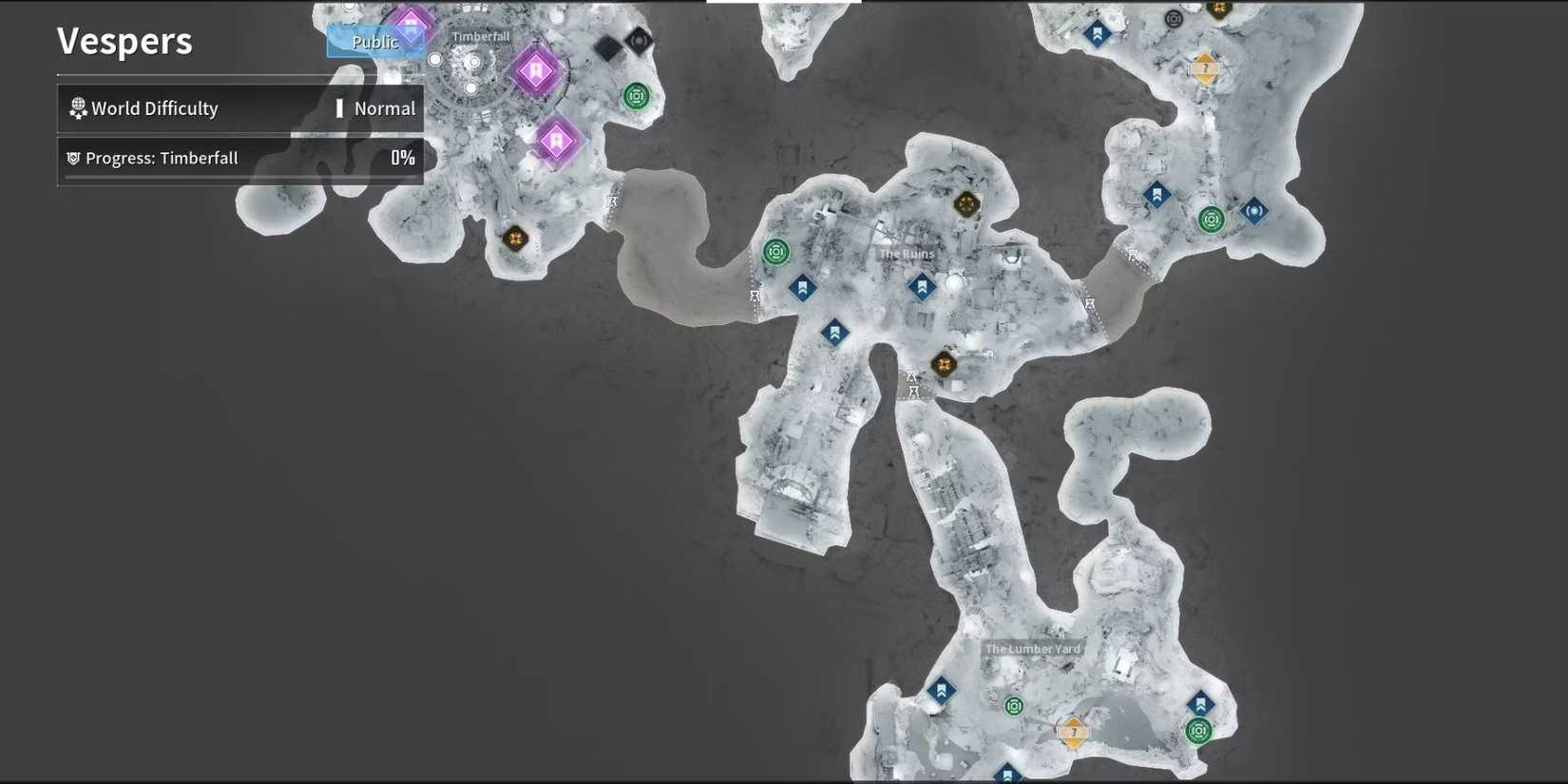Select the green teleport tower in The Lumber Yard
Screen dimensions: 1568x784
(1013, 705)
